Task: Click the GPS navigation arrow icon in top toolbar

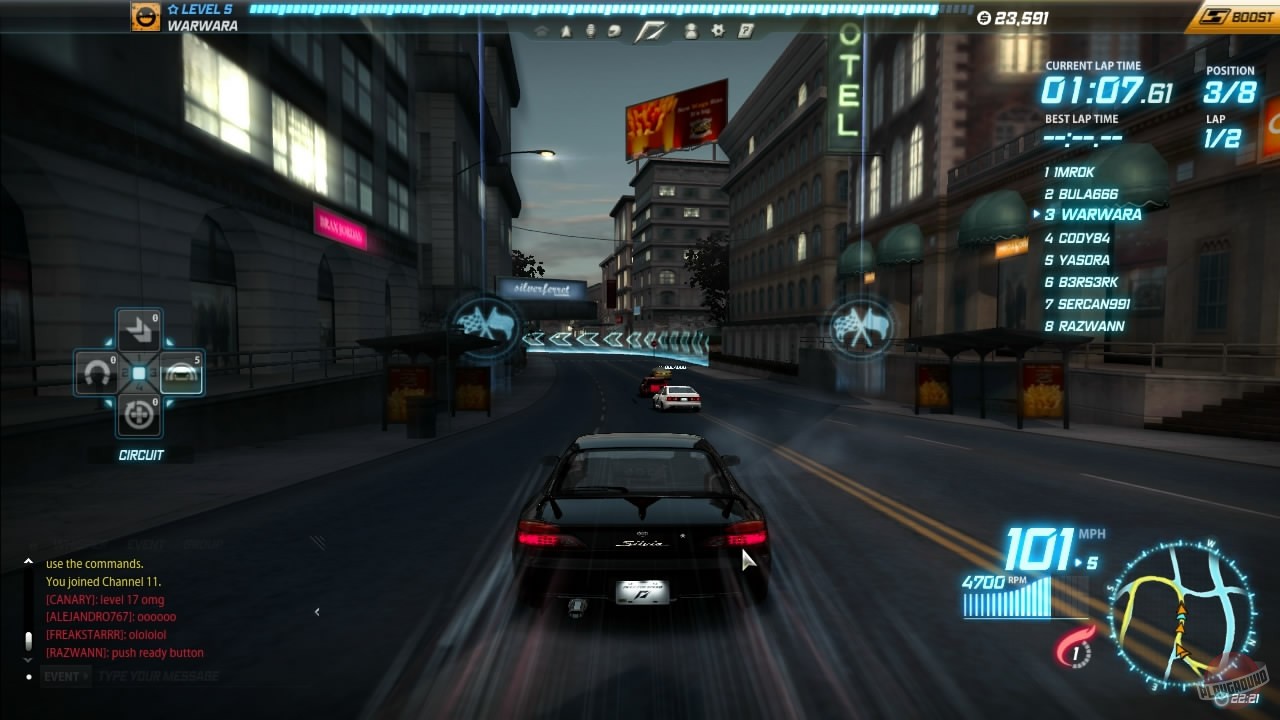Action: [x=567, y=31]
